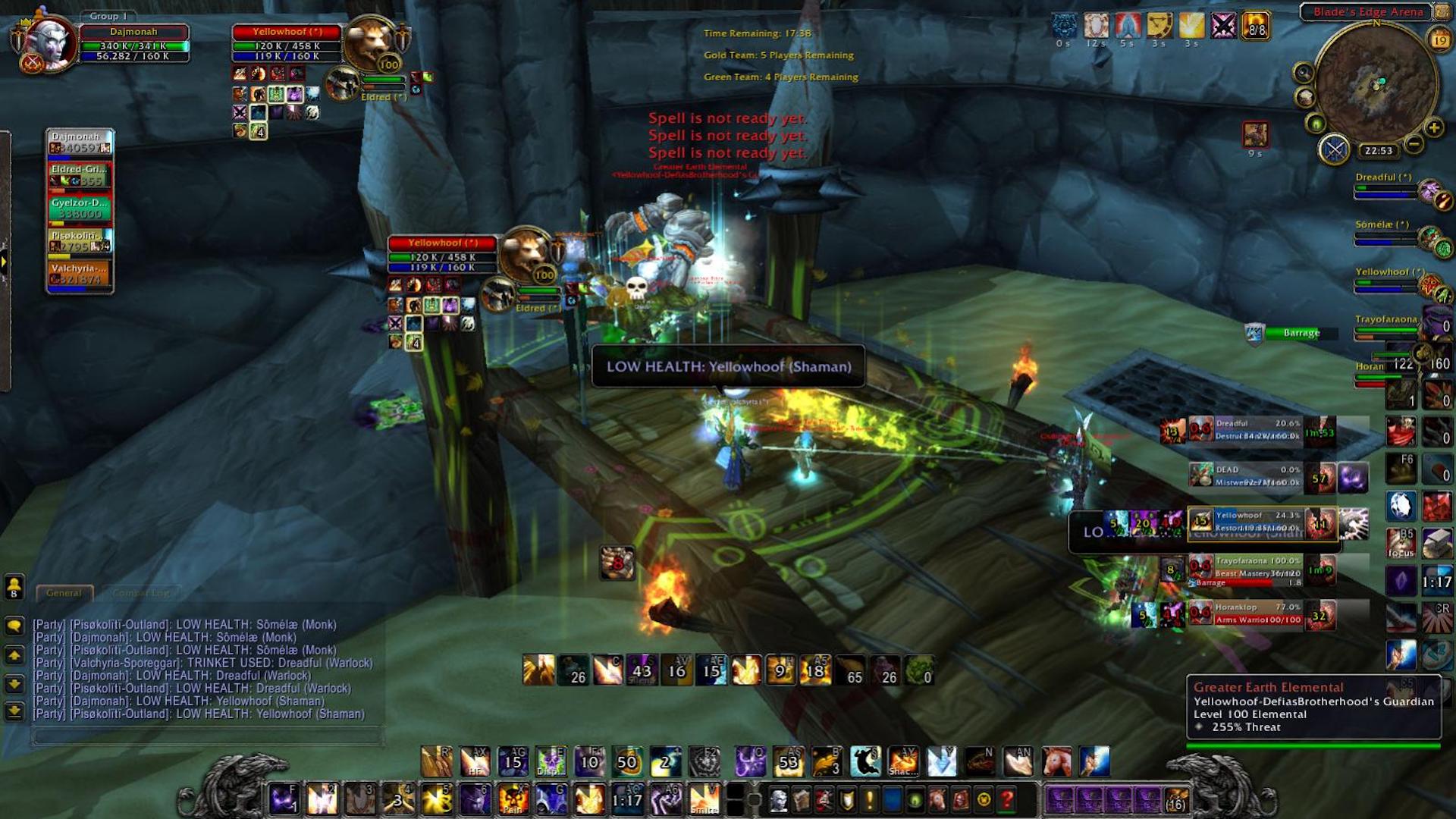Cast the skull Pain action button

tap(513, 799)
